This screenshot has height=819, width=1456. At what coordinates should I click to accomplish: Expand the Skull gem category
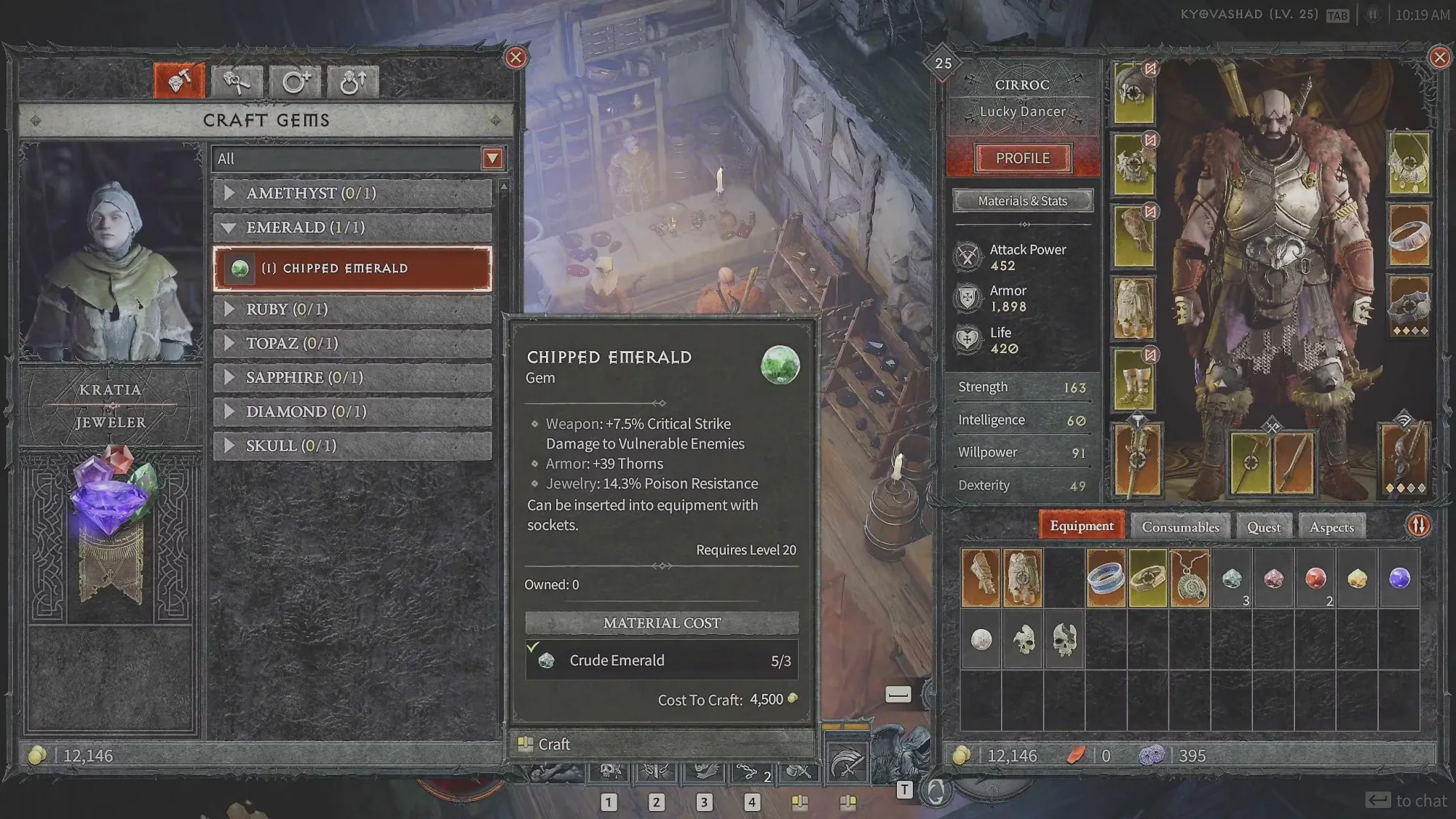pyautogui.click(x=352, y=446)
